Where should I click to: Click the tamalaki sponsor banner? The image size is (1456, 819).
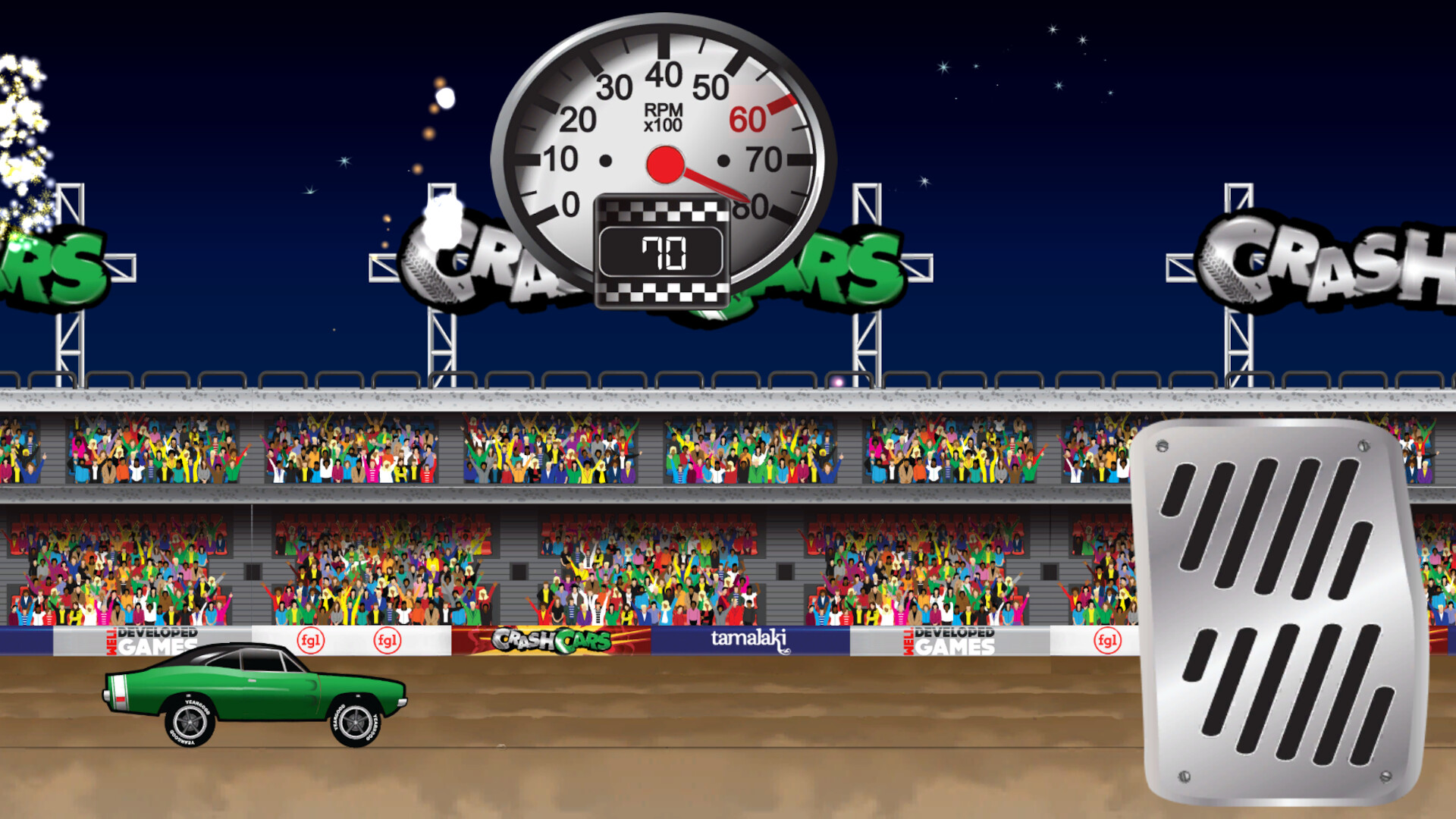pos(751,642)
